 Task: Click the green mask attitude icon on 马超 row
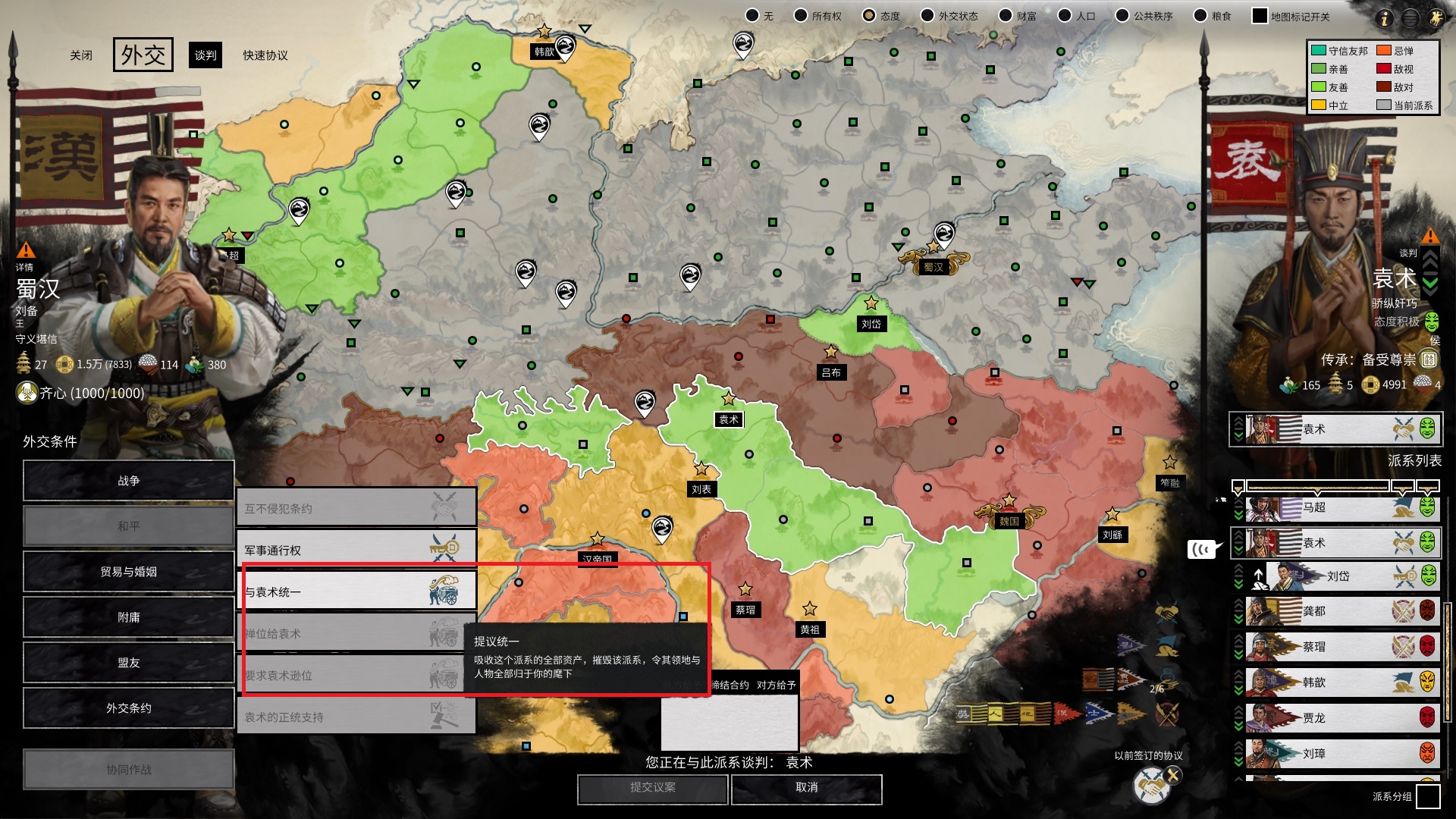pyautogui.click(x=1427, y=507)
